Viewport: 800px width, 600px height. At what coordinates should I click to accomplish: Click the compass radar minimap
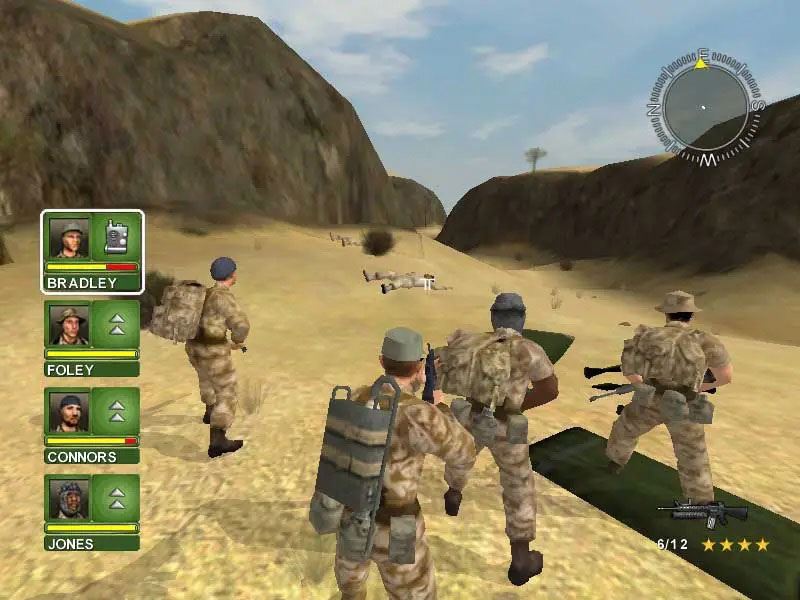704,107
